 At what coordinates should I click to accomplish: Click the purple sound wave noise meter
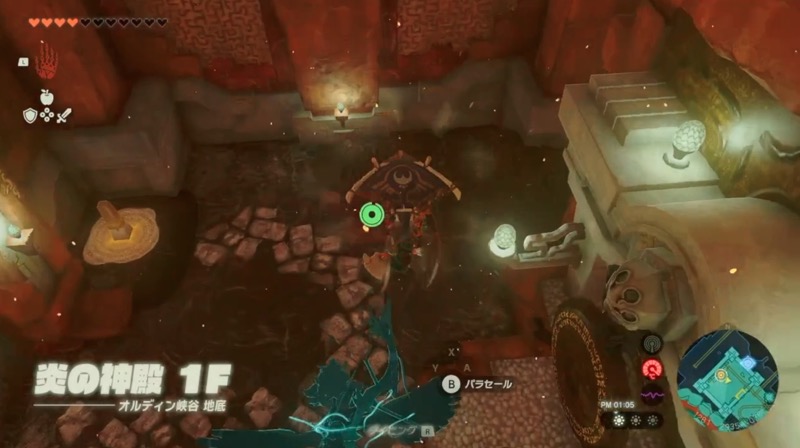(652, 395)
